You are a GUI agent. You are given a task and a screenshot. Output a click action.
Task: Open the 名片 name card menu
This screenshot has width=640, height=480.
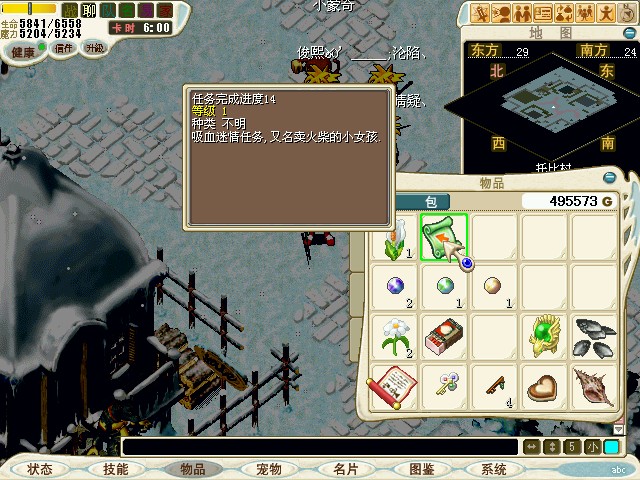click(345, 469)
